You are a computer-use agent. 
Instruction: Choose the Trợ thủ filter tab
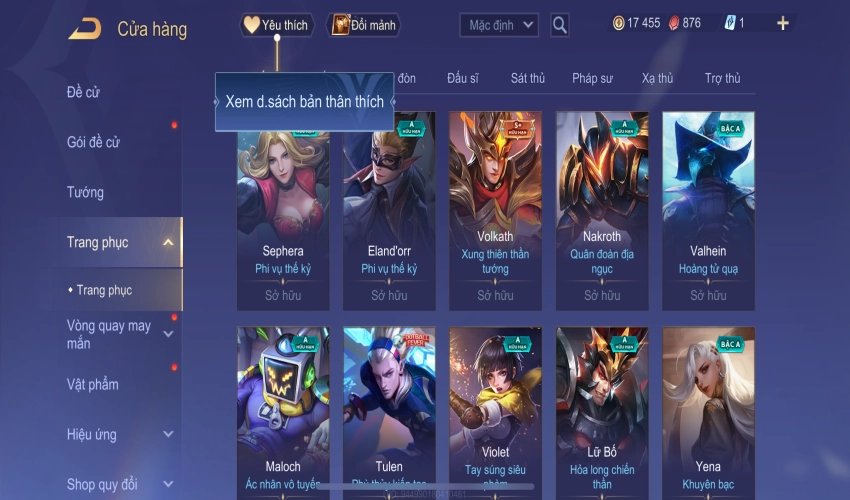coord(722,78)
